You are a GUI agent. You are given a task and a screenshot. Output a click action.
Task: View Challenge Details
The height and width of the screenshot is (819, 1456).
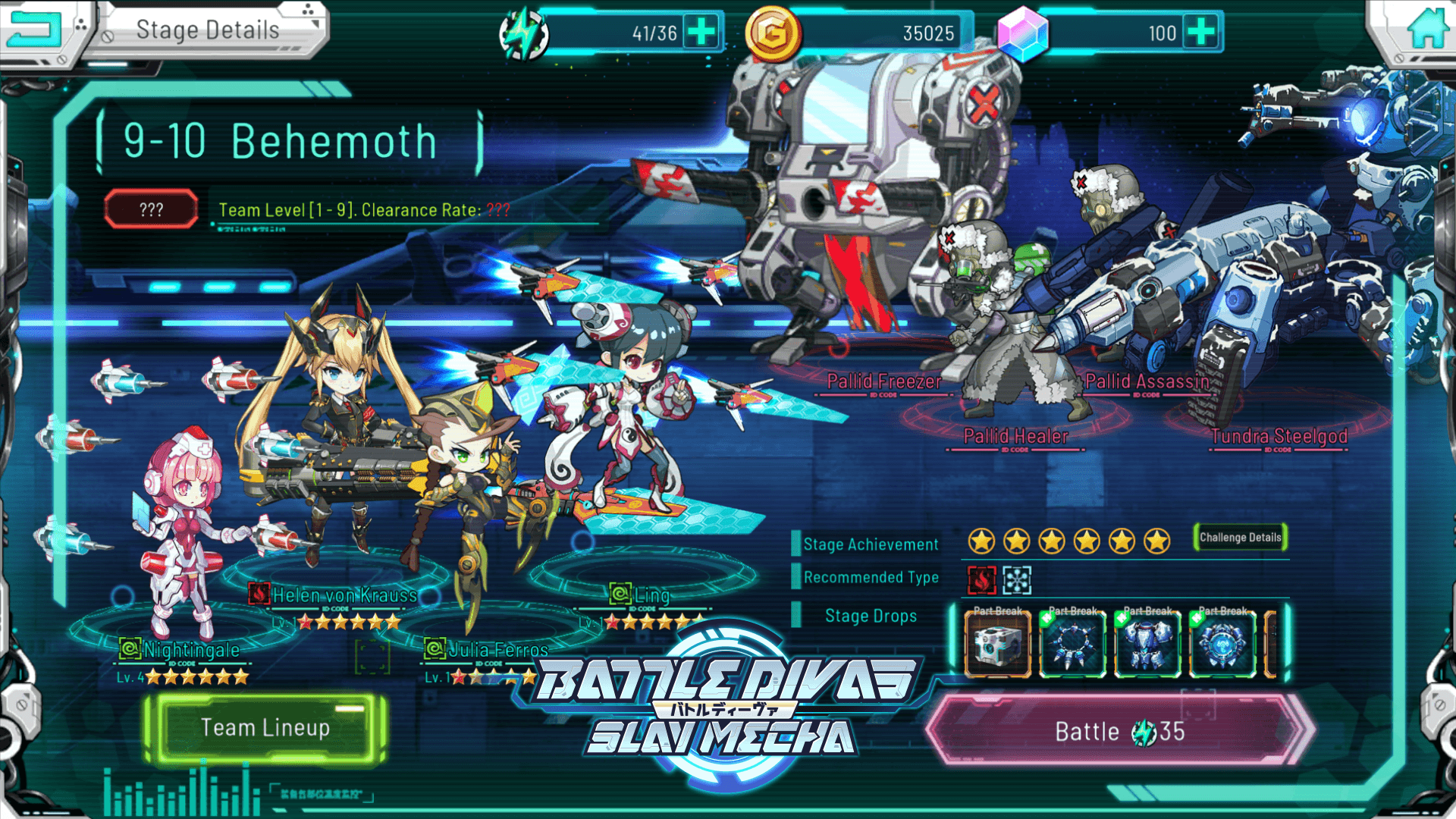[1240, 538]
